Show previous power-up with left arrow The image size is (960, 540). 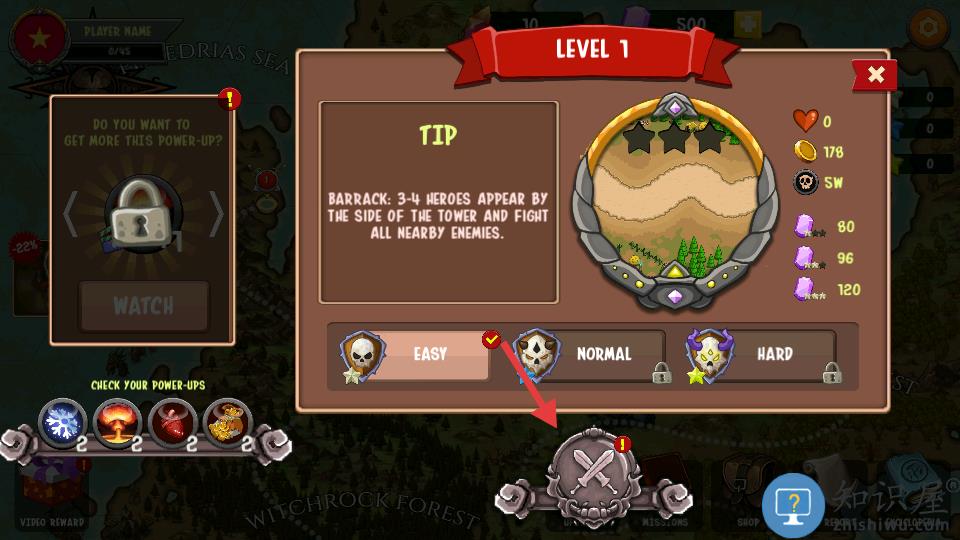coord(70,214)
